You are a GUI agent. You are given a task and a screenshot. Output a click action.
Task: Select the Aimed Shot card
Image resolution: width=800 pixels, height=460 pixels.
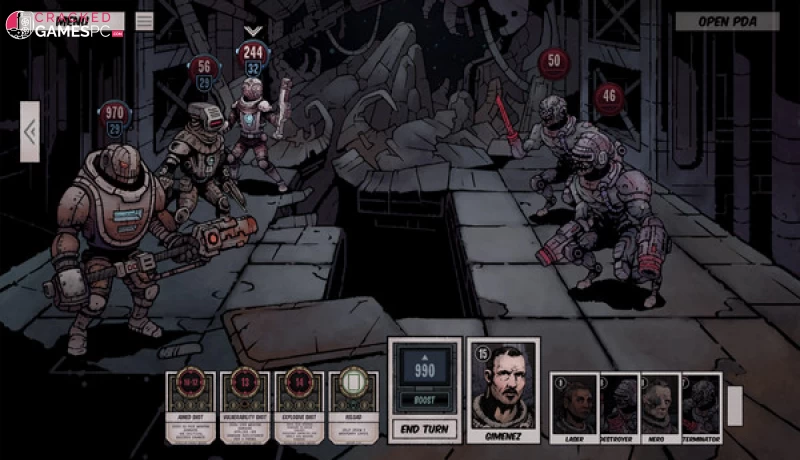[x=190, y=407]
